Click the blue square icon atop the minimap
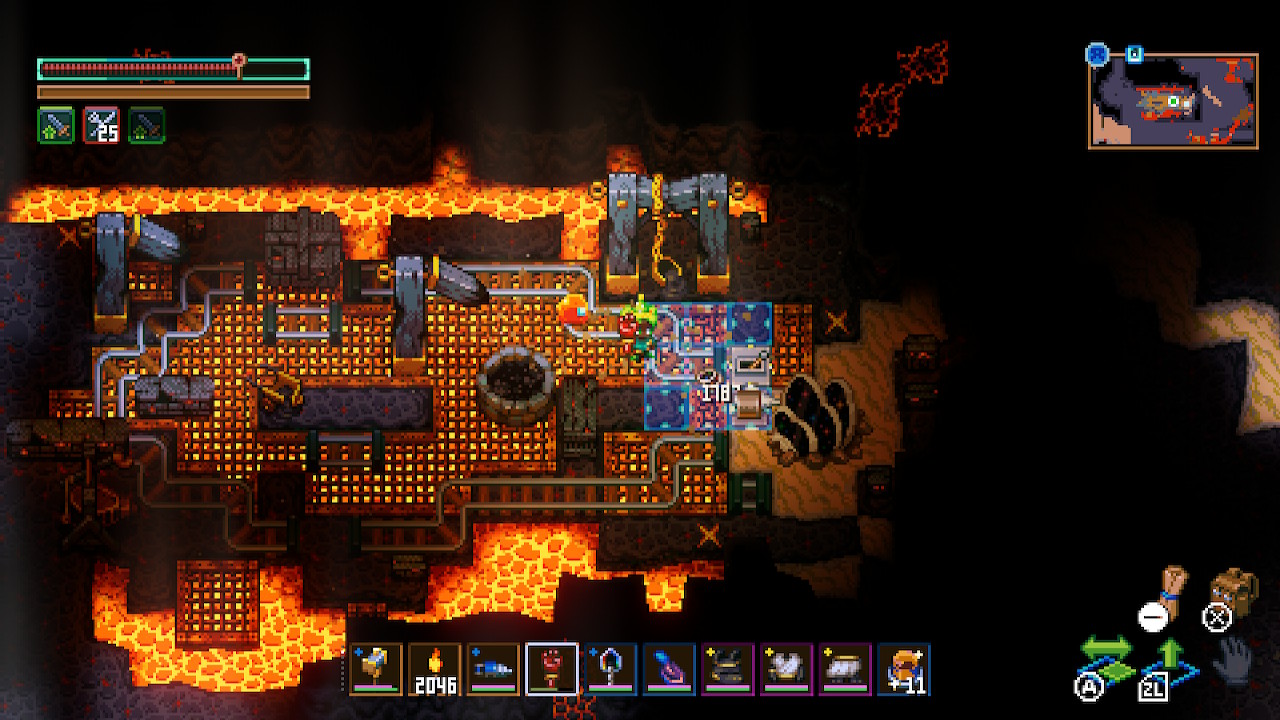The height and width of the screenshot is (720, 1280). [1134, 54]
